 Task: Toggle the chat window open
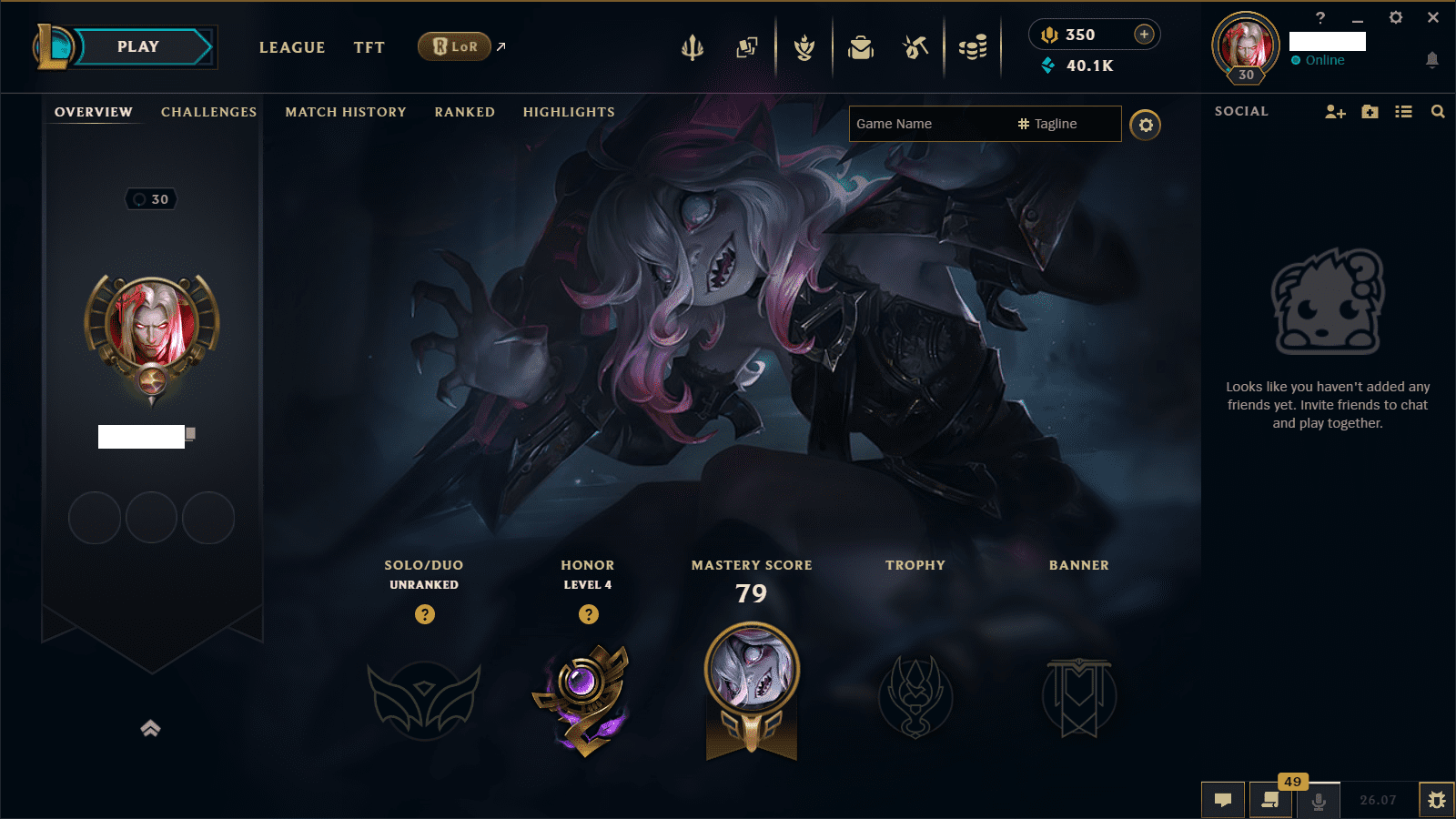coord(1223,800)
